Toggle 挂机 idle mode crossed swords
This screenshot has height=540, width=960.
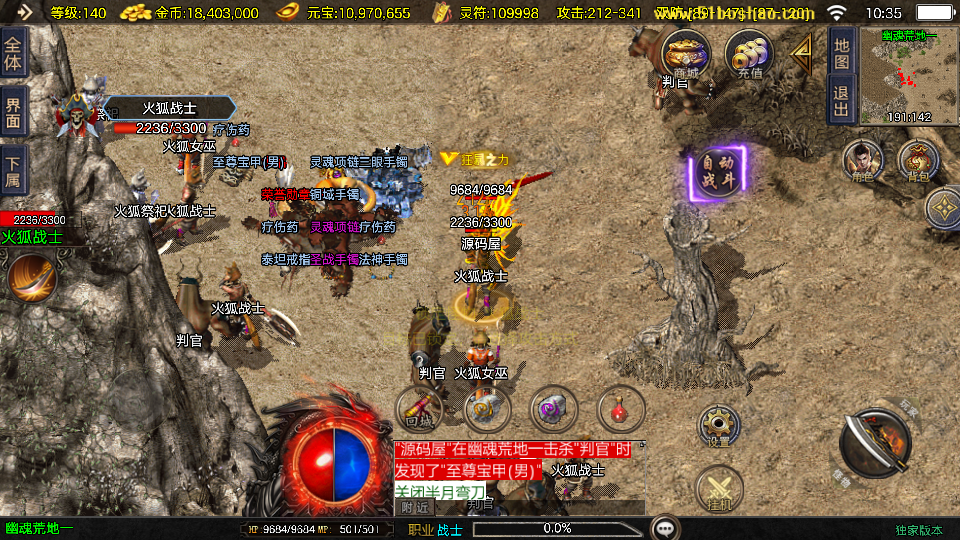click(719, 490)
